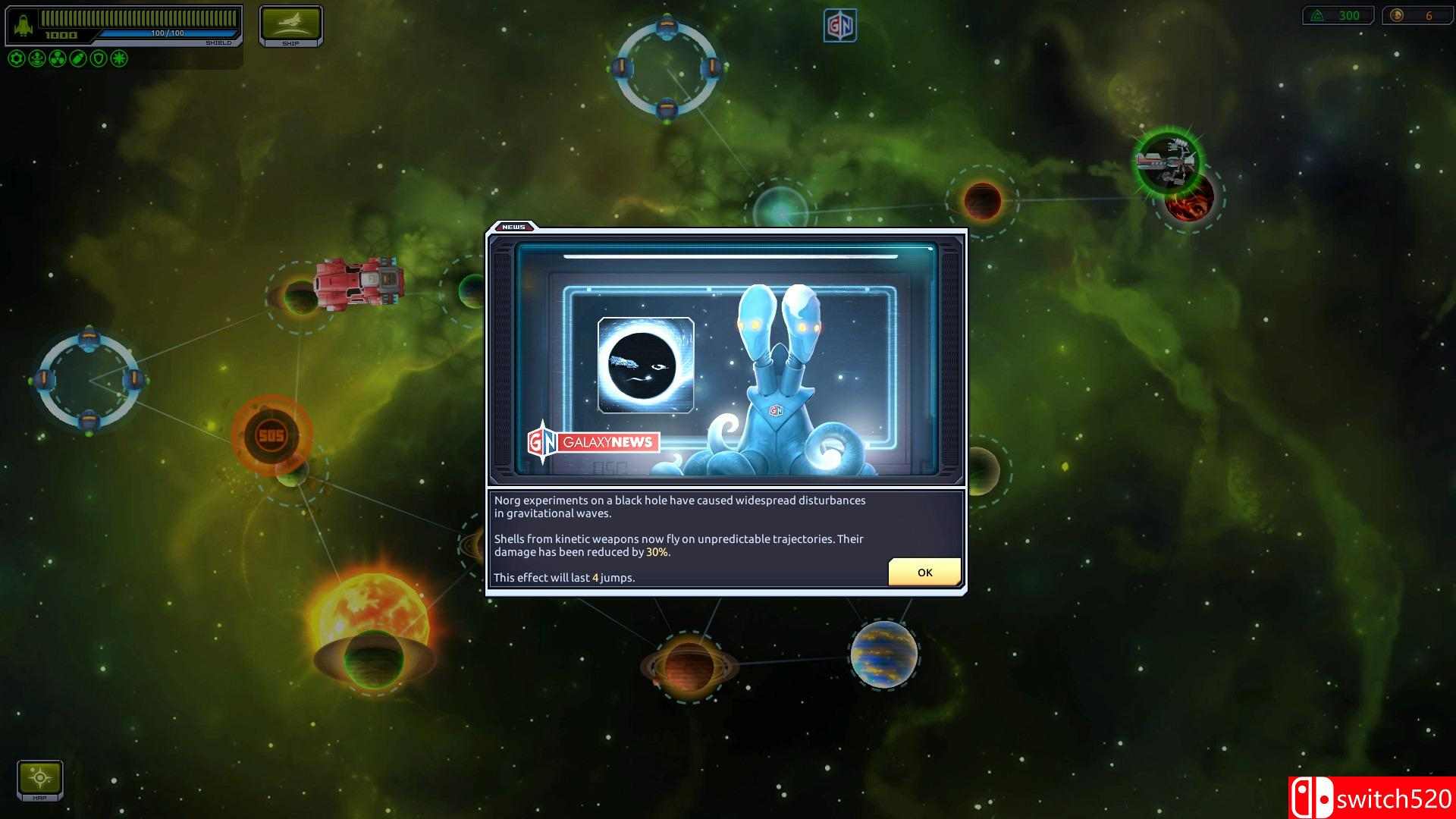This screenshot has width=1456, height=819.
Task: Select the green gear engine icon
Action: click(x=17, y=59)
